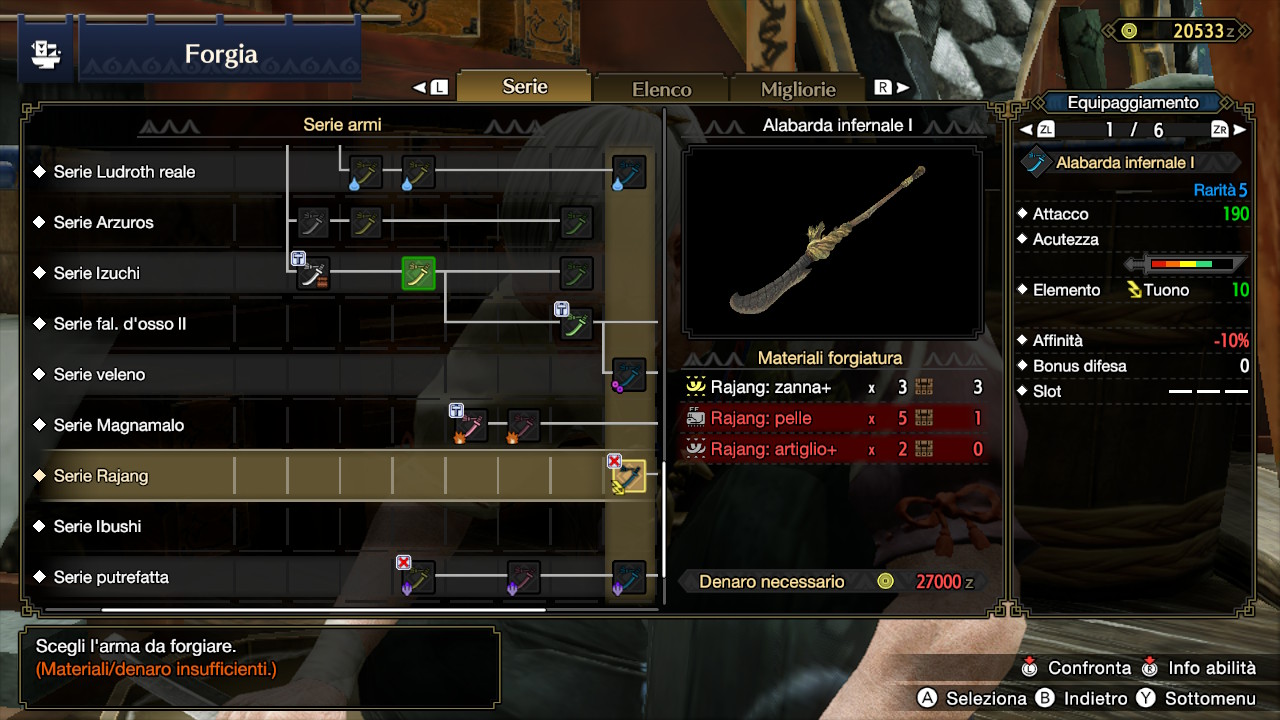Select the Serie putrefatta row
This screenshot has width=1280, height=720.
111,577
